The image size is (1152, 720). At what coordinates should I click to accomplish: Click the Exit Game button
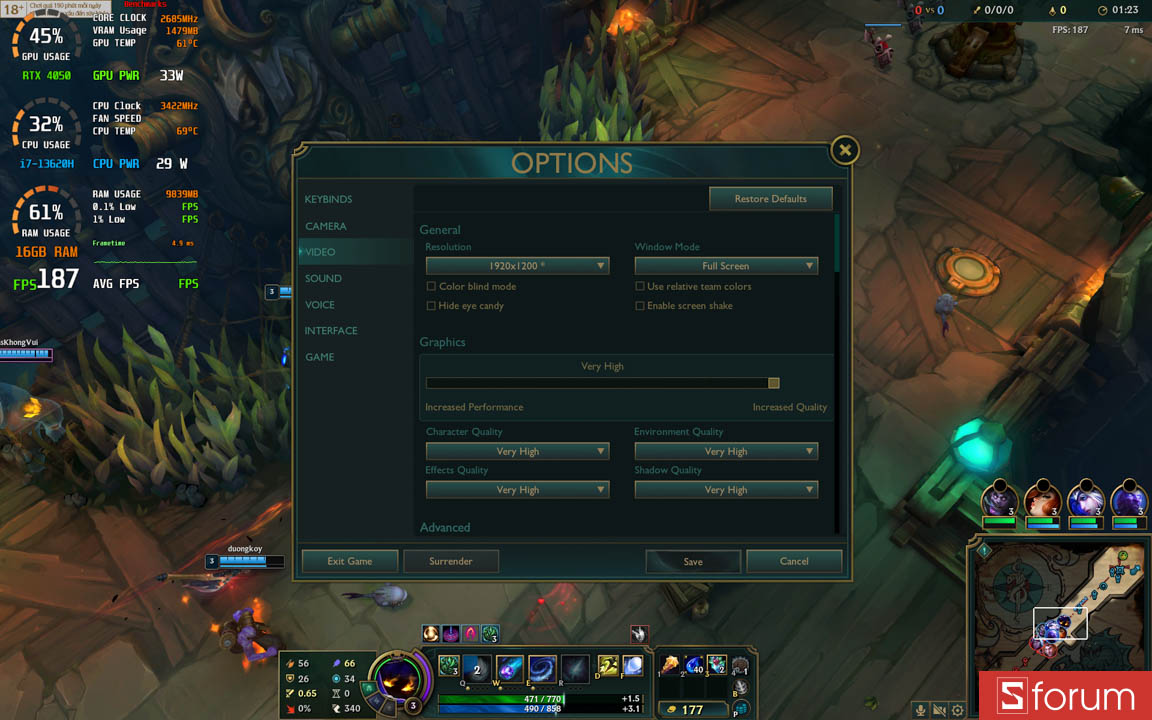click(350, 562)
